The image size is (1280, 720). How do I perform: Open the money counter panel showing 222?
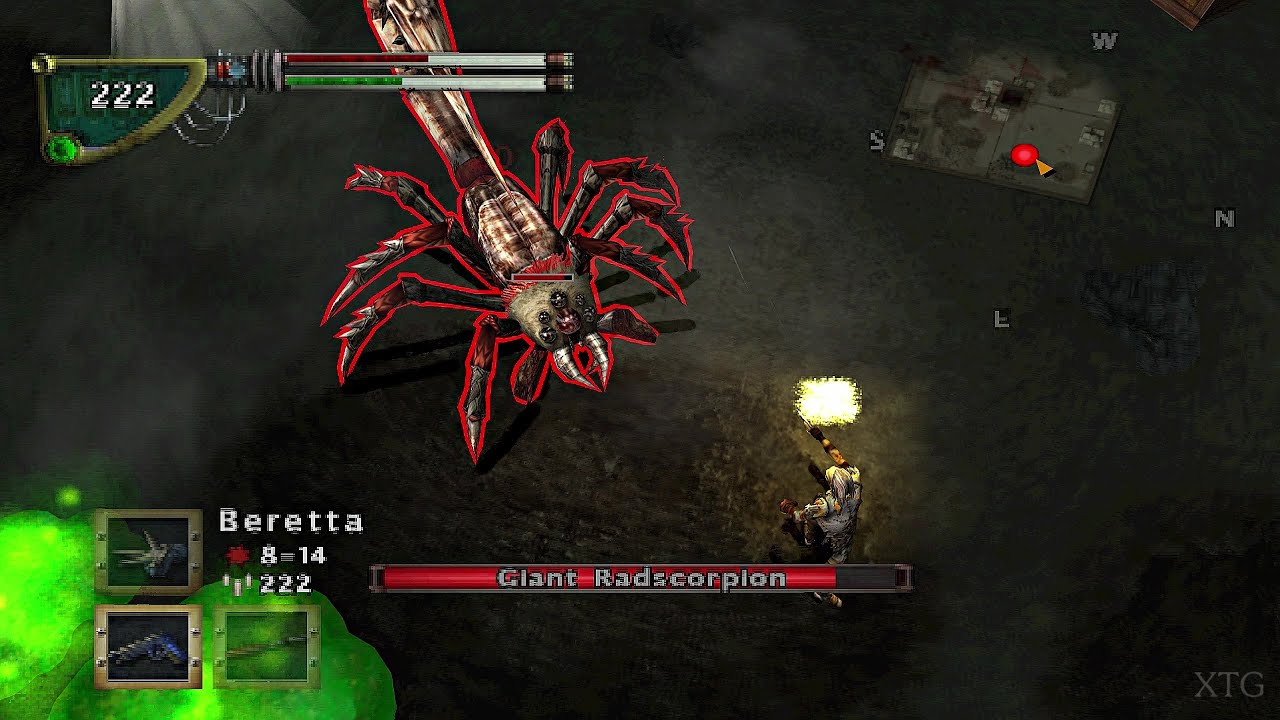[120, 95]
